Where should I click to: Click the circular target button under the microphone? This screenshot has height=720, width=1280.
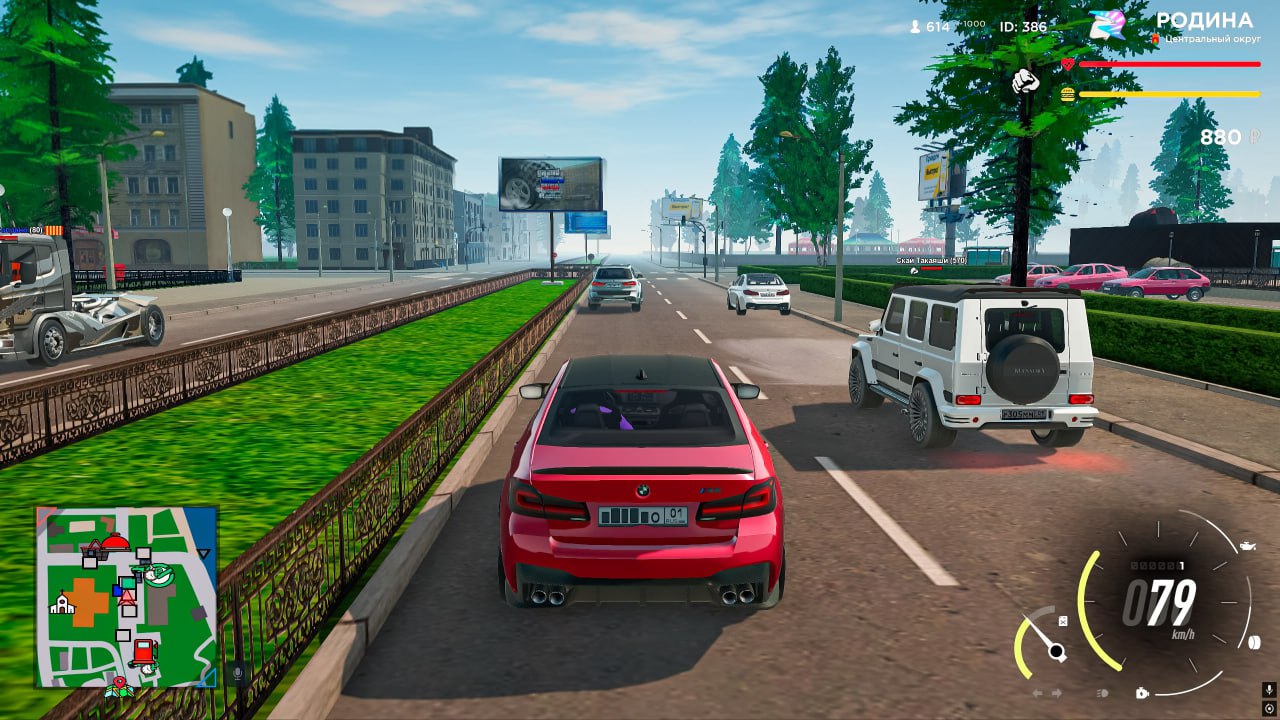point(1268,708)
